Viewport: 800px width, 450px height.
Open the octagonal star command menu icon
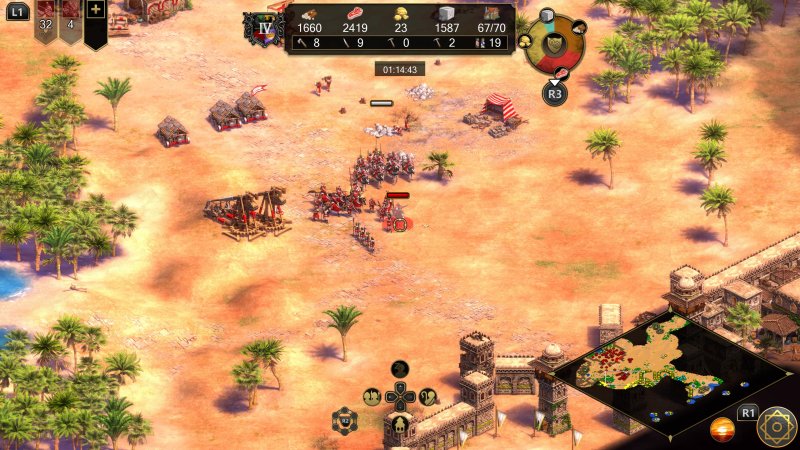(776, 427)
